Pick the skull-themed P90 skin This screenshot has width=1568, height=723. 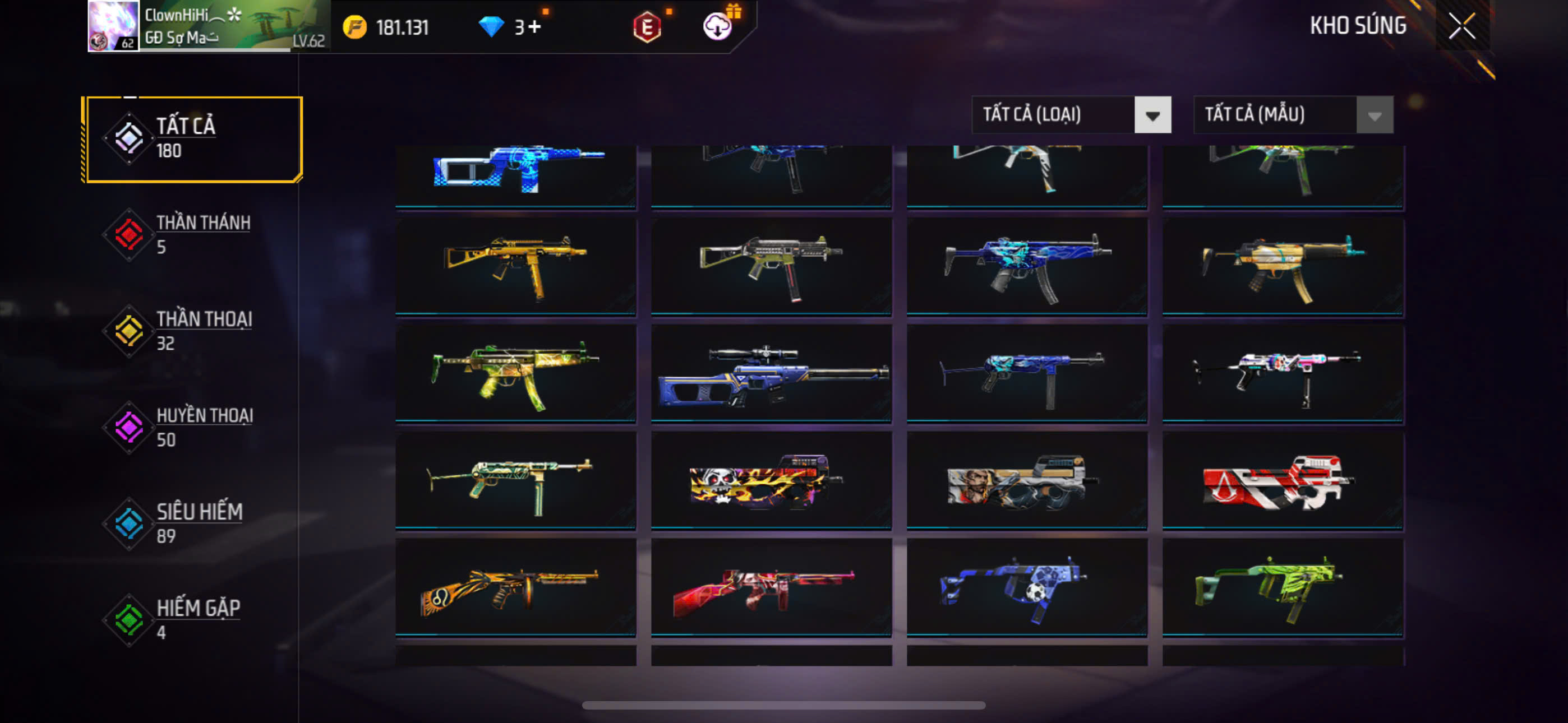click(x=771, y=480)
